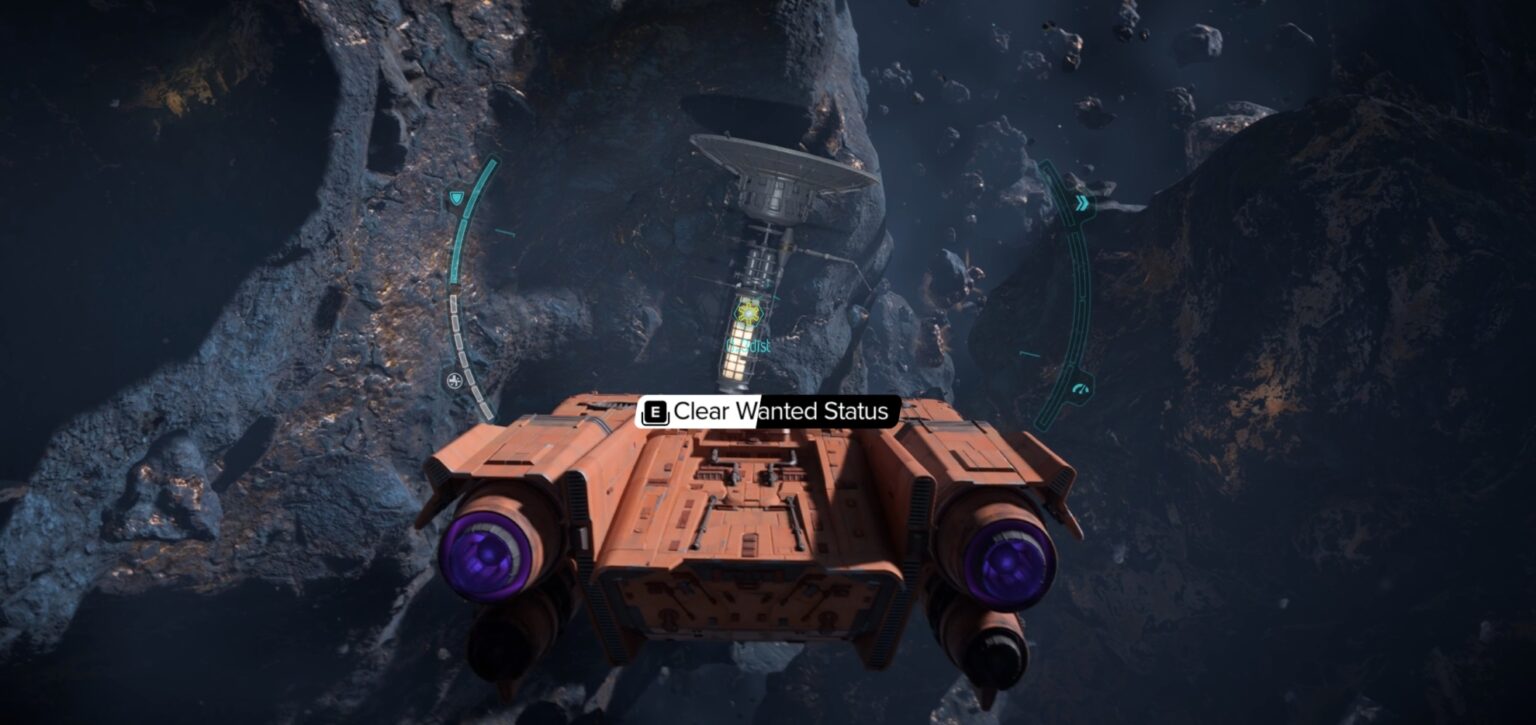Viewport: 1536px width, 725px height.
Task: Select the shield emblem atop the left HUD arc
Action: click(x=456, y=198)
